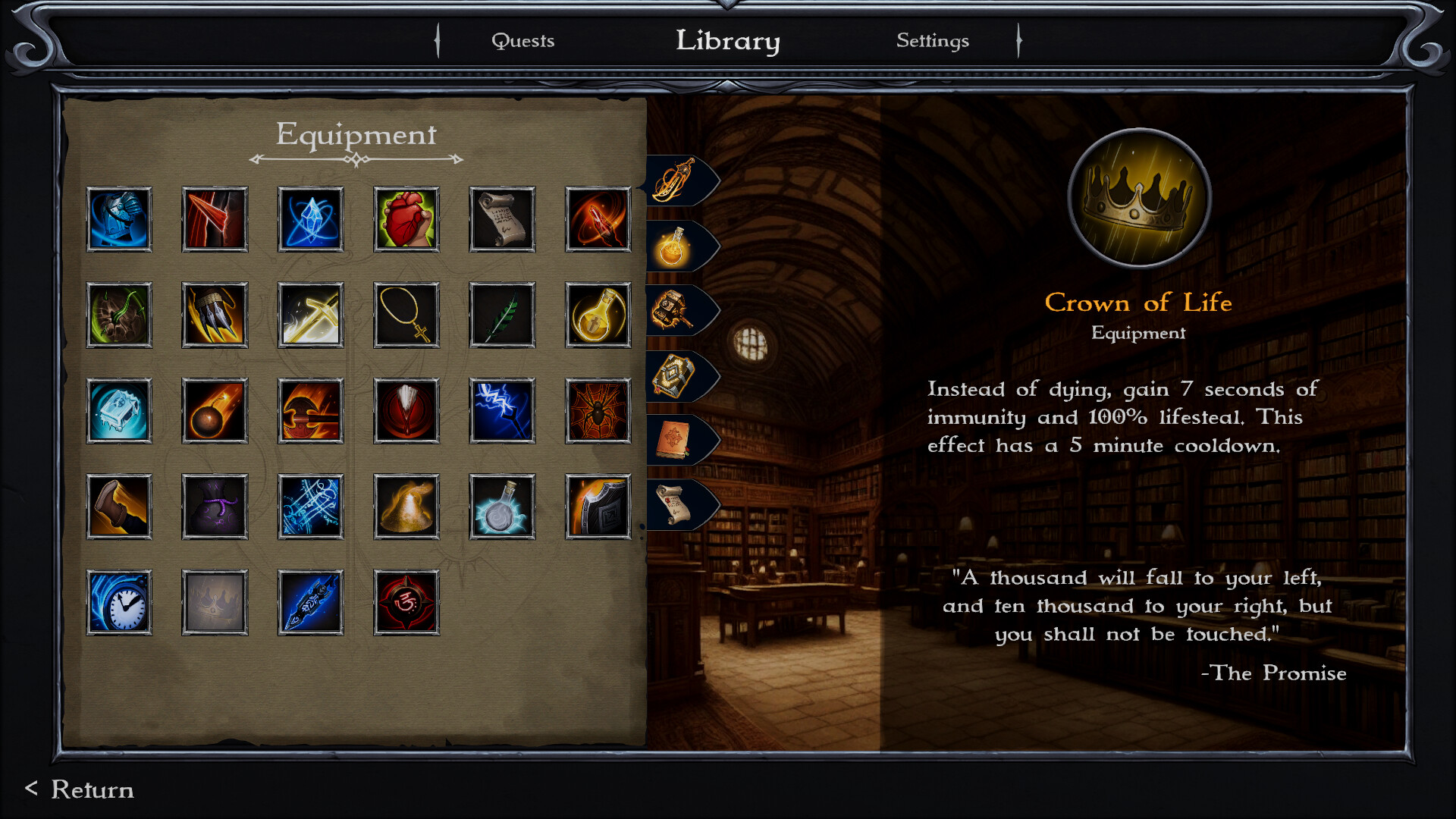This screenshot has width=1456, height=819.
Task: Select the green feather equipment icon
Action: click(x=502, y=315)
